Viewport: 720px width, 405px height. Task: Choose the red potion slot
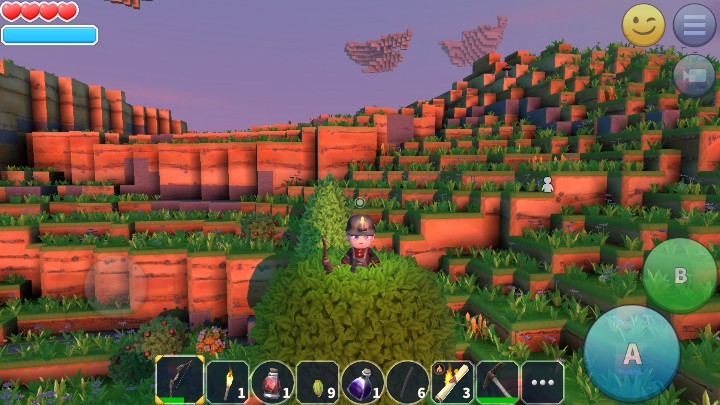coord(272,381)
